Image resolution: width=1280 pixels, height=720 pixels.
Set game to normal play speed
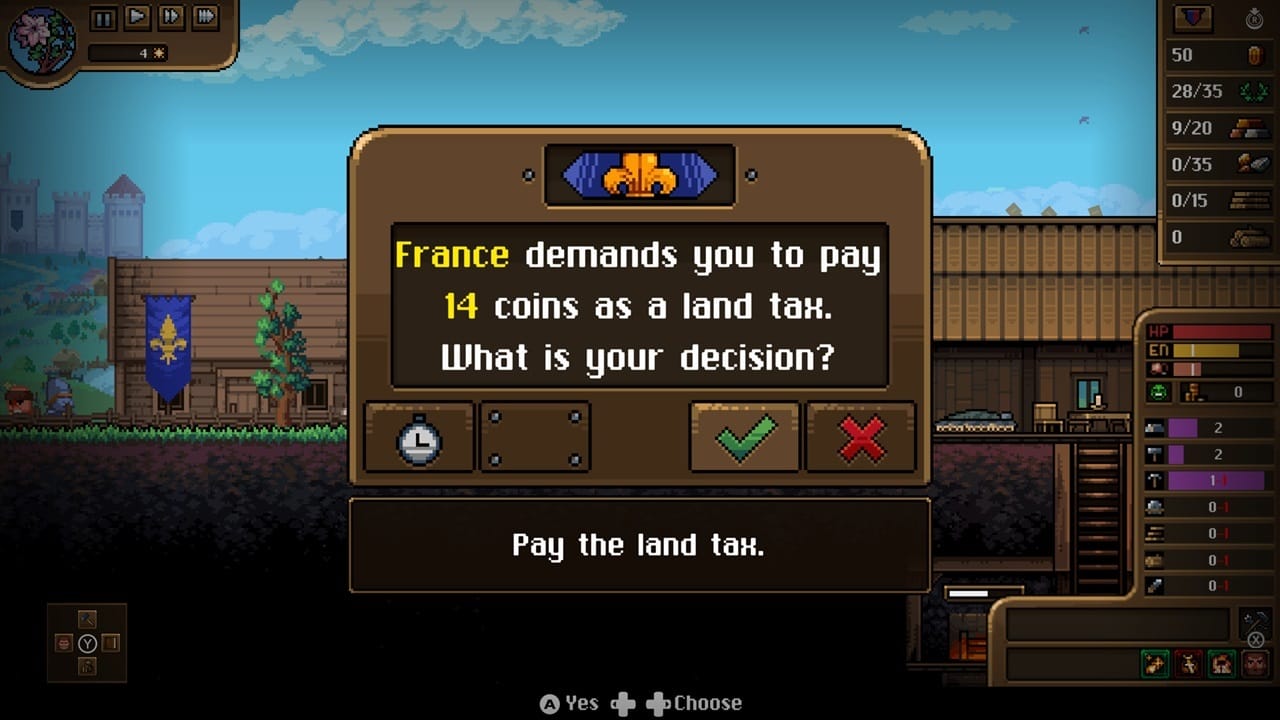tap(137, 17)
